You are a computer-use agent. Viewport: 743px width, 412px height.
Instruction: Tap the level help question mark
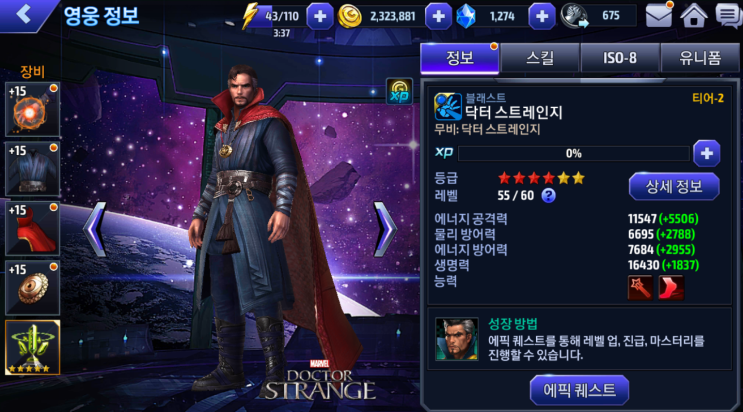point(549,196)
